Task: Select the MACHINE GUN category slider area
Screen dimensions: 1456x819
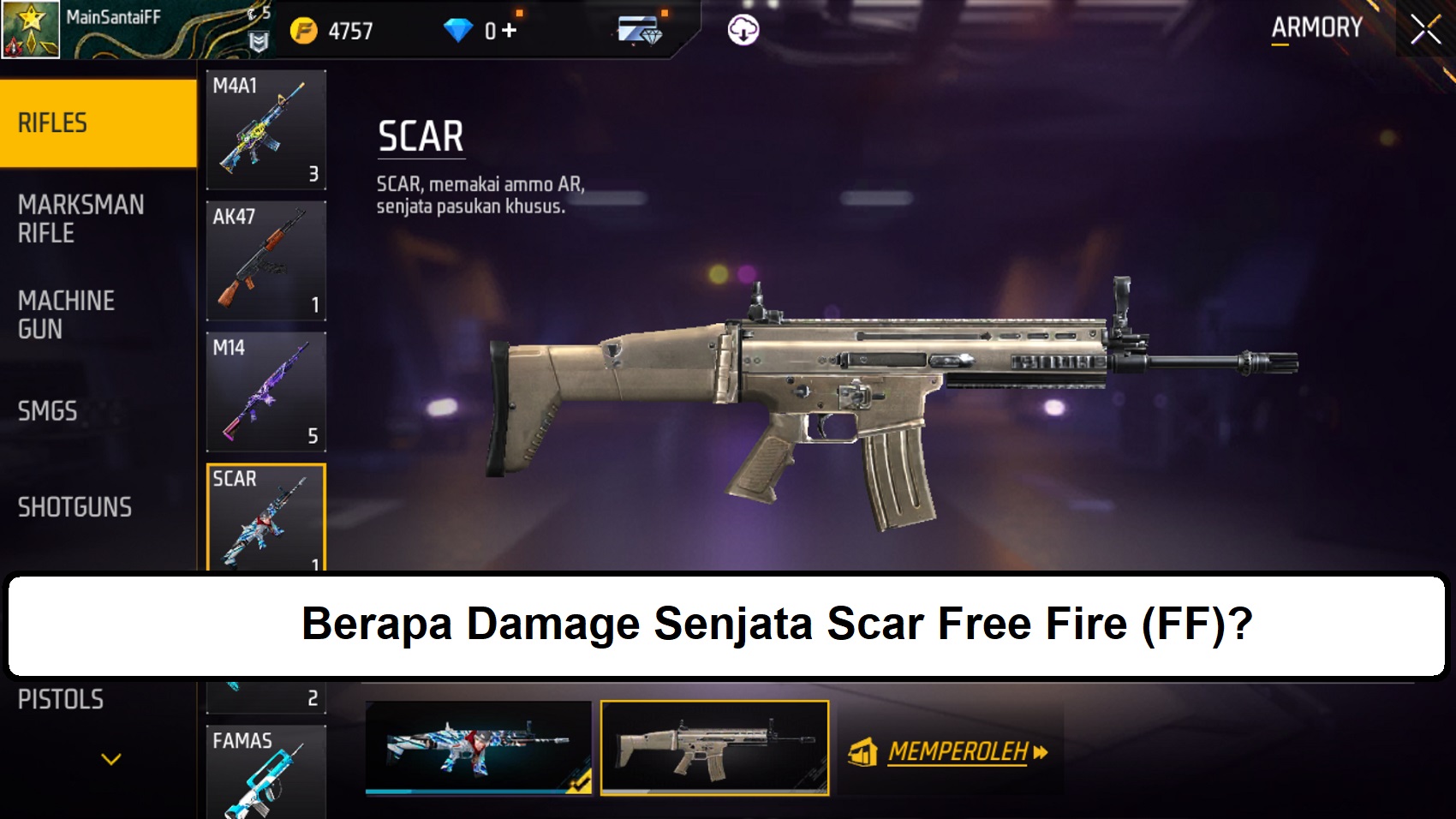Action: tap(67, 314)
